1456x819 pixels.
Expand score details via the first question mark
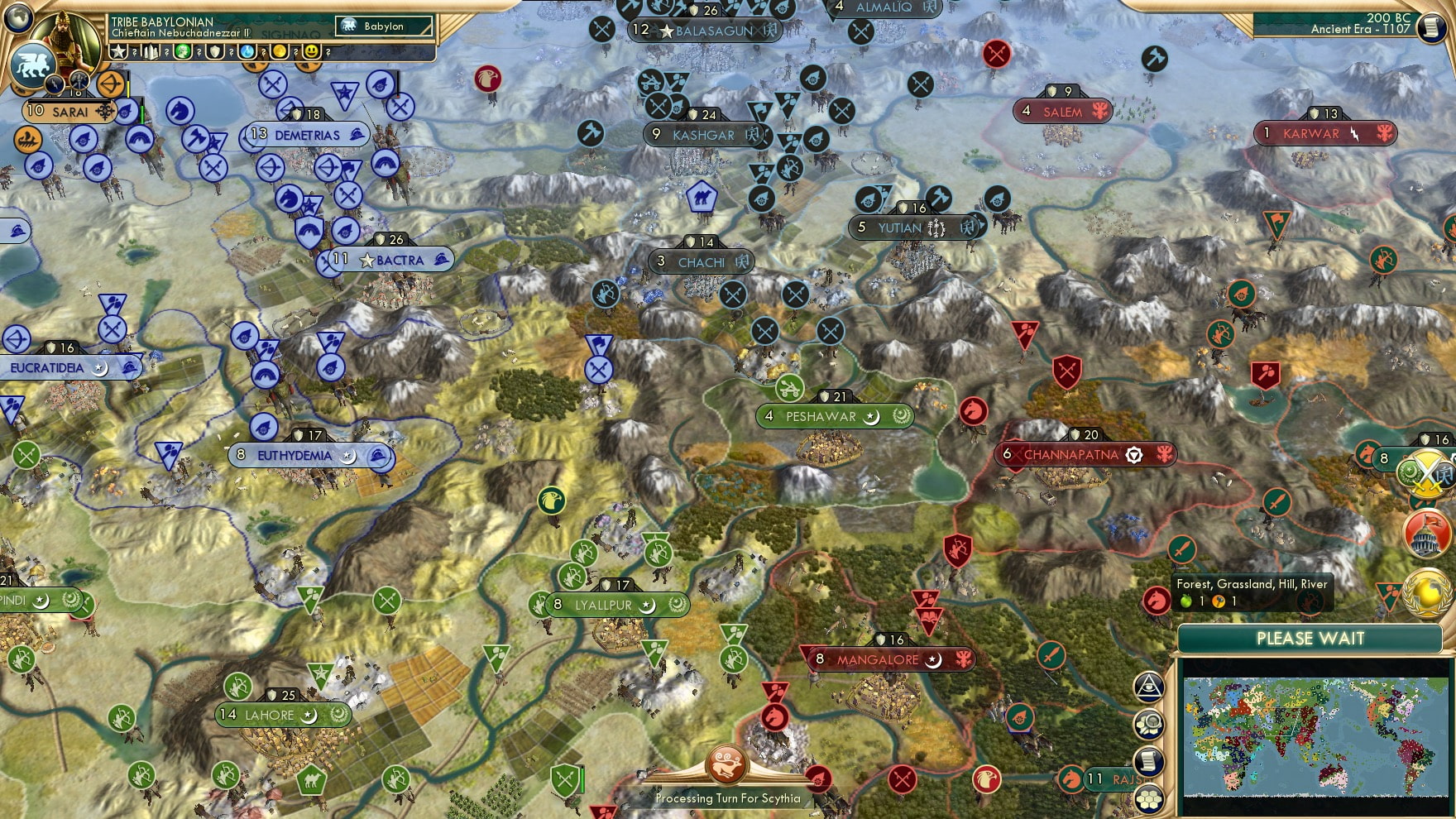tap(134, 52)
